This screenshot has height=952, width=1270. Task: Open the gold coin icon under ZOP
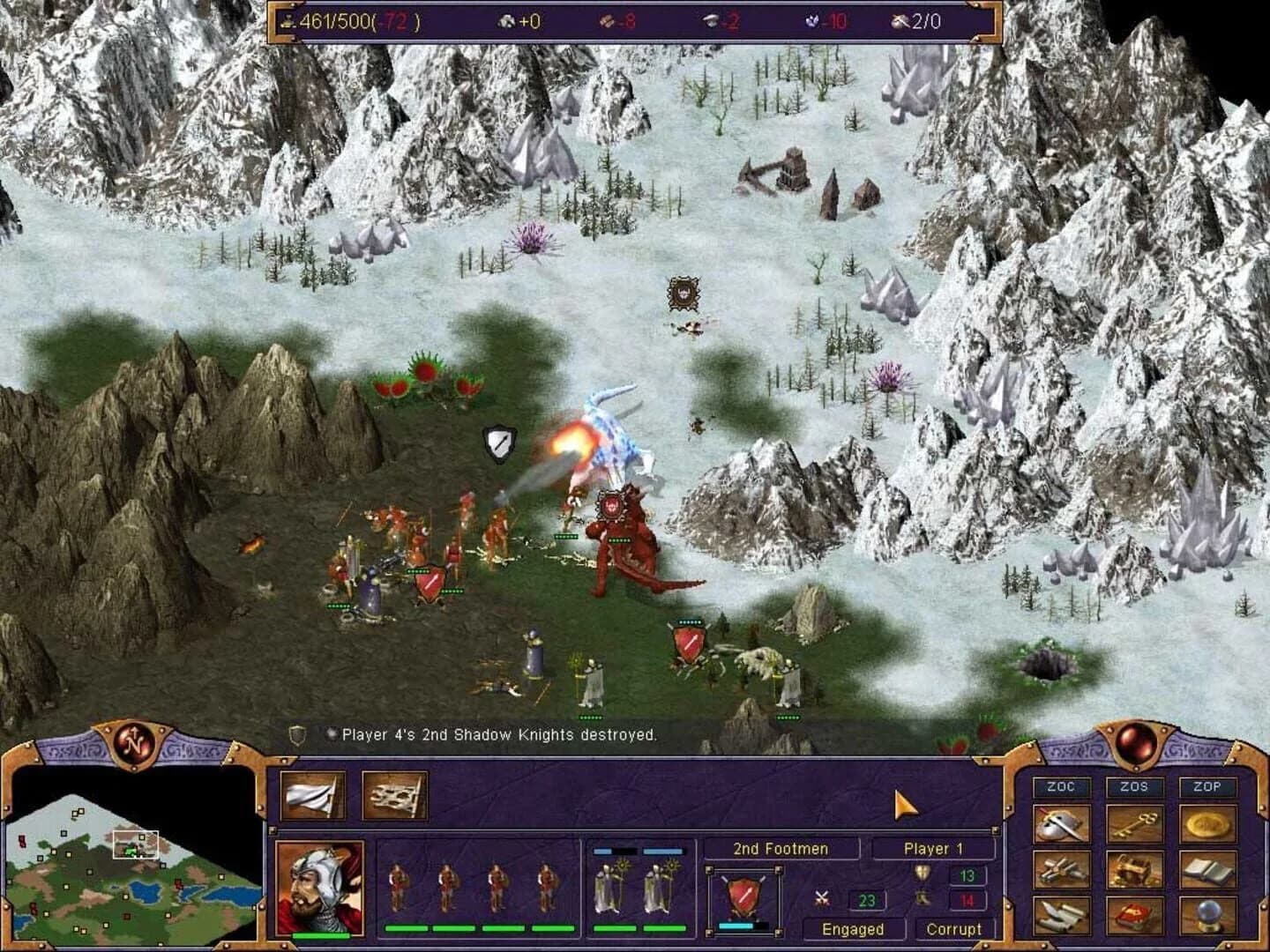[x=1208, y=823]
